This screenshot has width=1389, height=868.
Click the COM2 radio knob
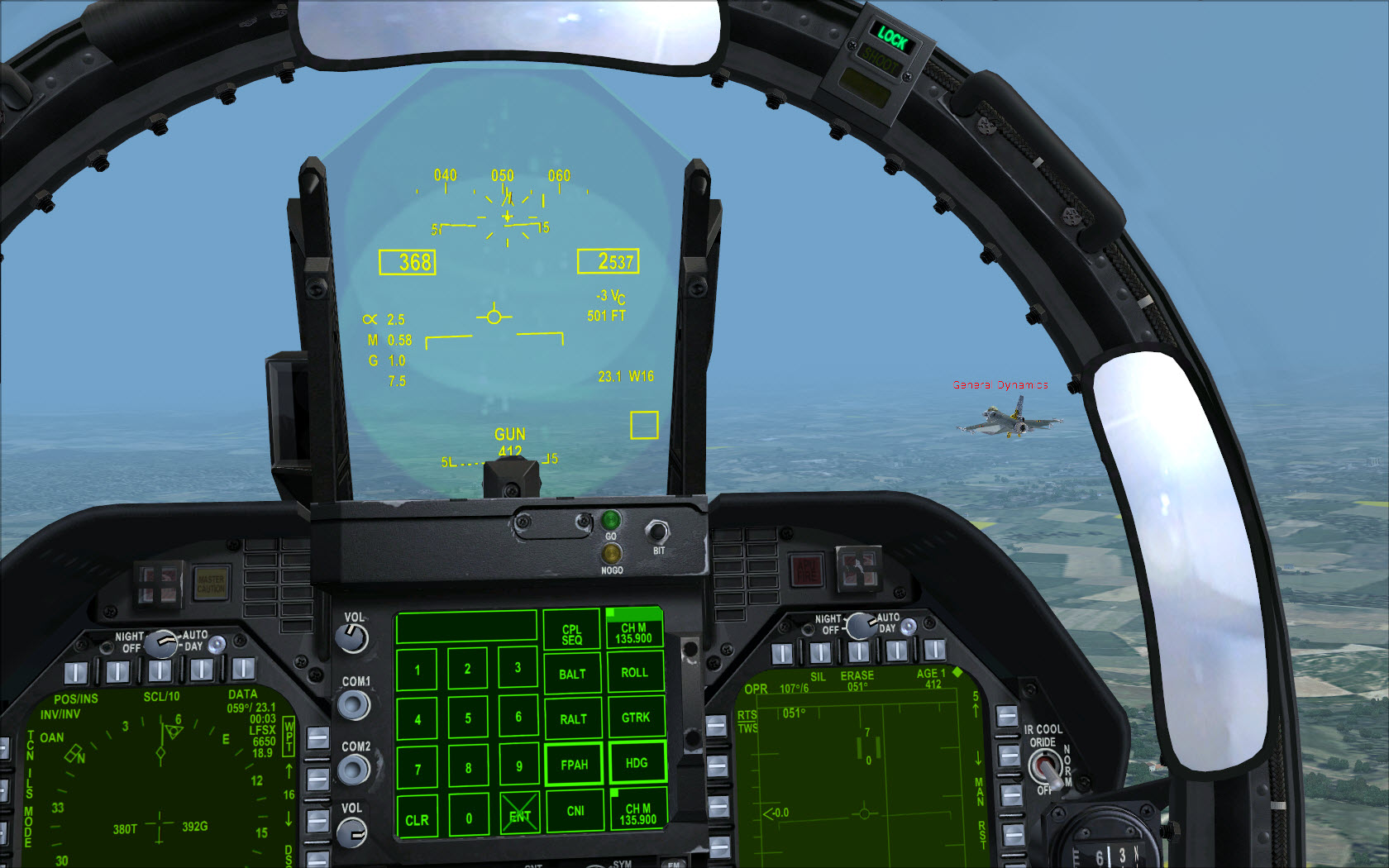pos(354,770)
